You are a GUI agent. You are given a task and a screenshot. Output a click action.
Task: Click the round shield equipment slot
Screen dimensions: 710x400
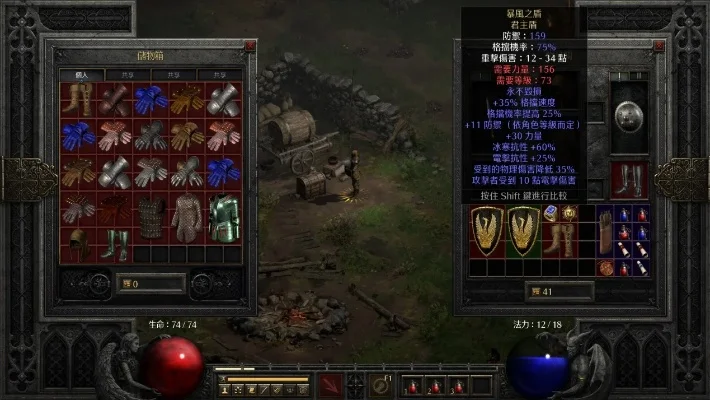[x=629, y=116]
